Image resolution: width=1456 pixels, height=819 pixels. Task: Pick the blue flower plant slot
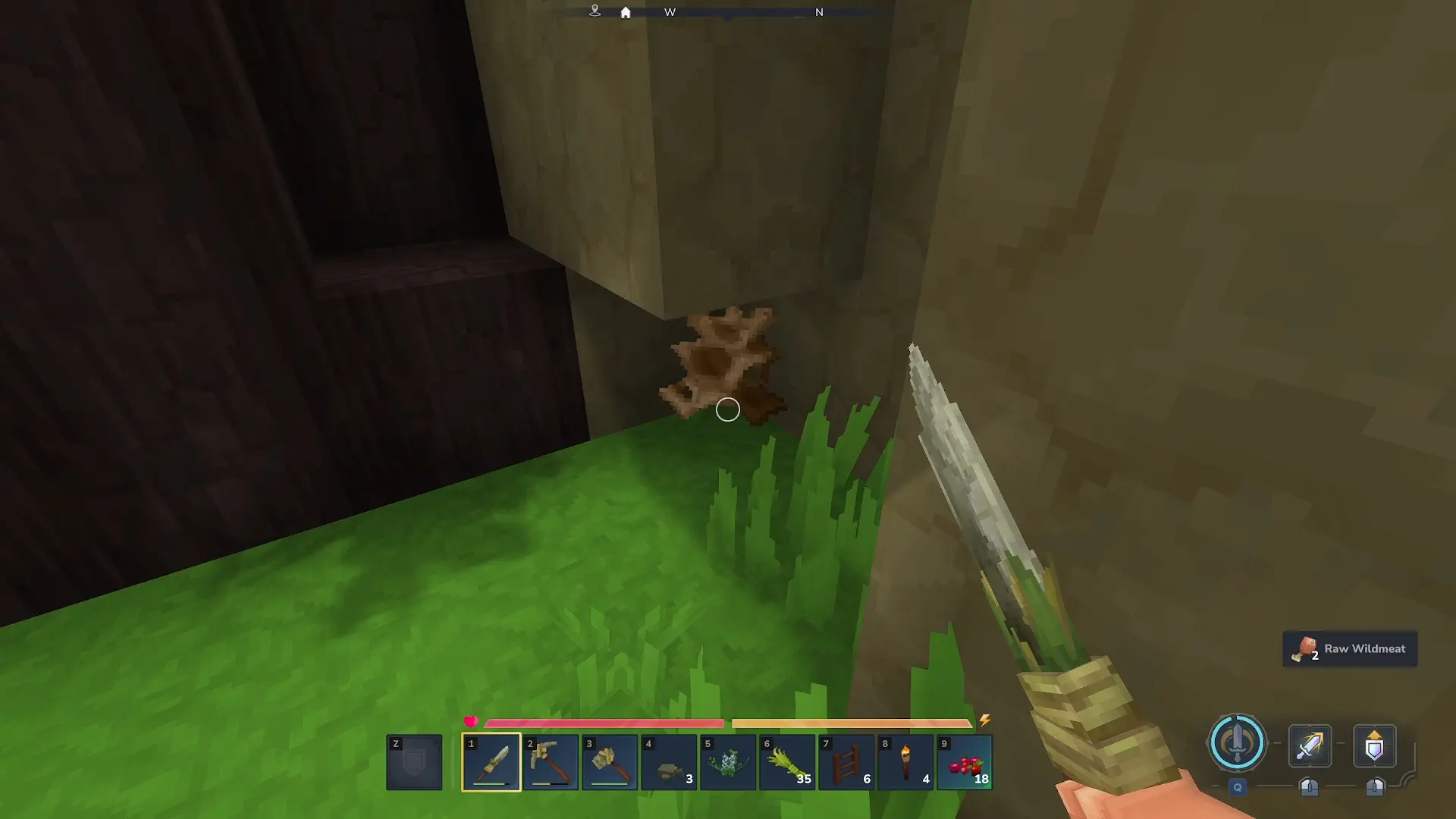(728, 761)
